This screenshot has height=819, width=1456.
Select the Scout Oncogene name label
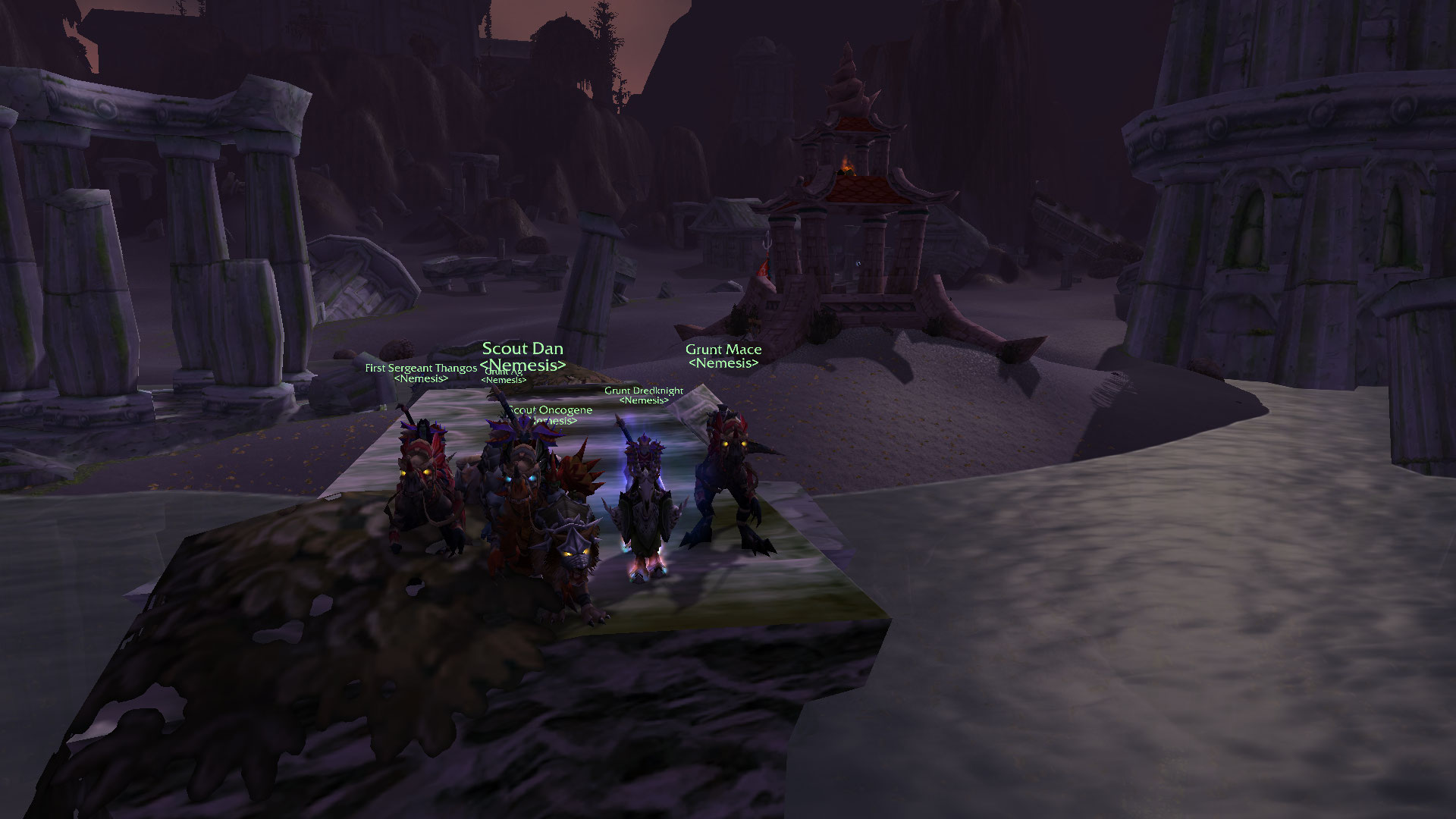551,410
